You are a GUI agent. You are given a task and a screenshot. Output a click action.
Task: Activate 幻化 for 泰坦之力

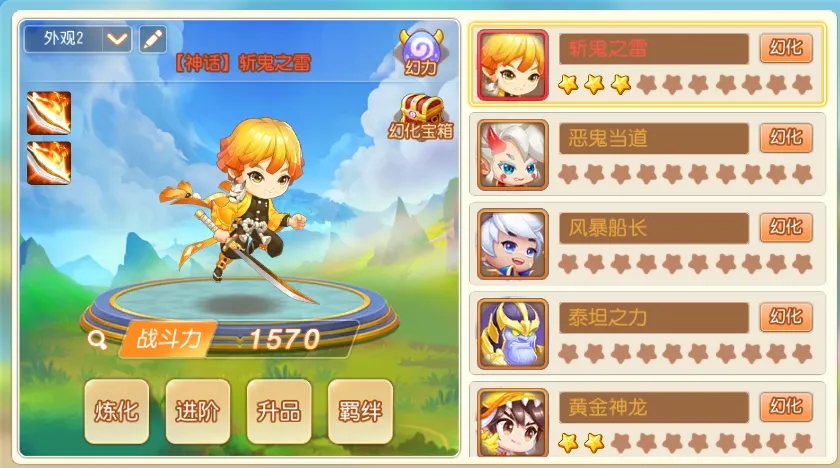coord(785,316)
